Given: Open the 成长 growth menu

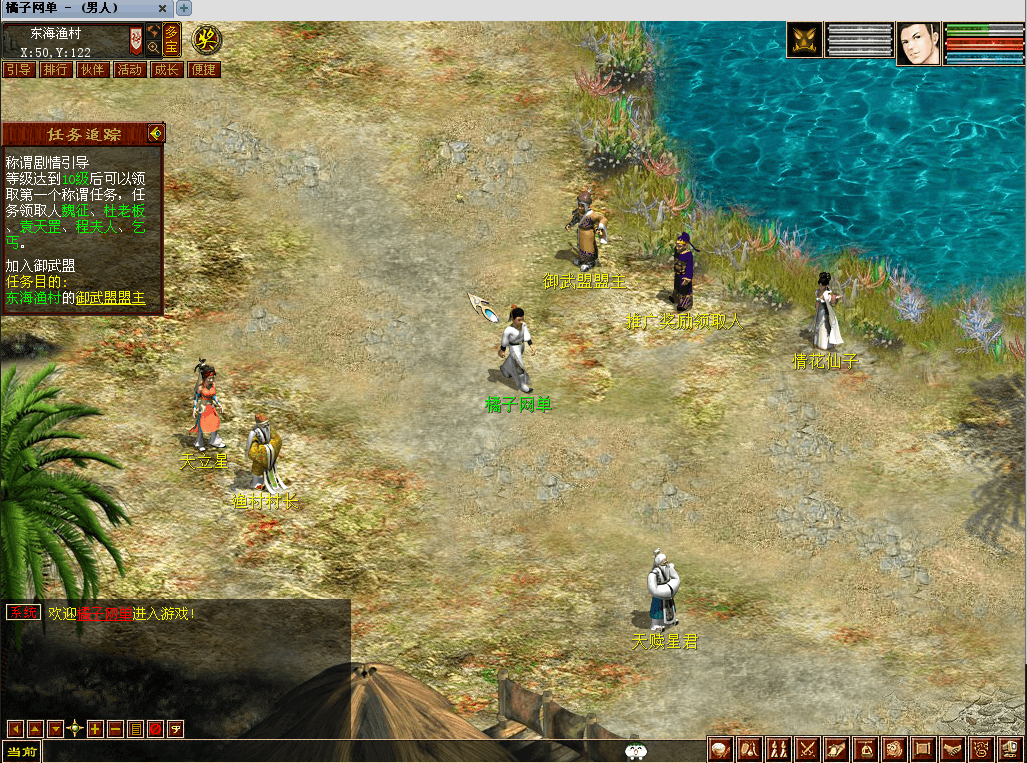Looking at the screenshot, I should [x=166, y=70].
